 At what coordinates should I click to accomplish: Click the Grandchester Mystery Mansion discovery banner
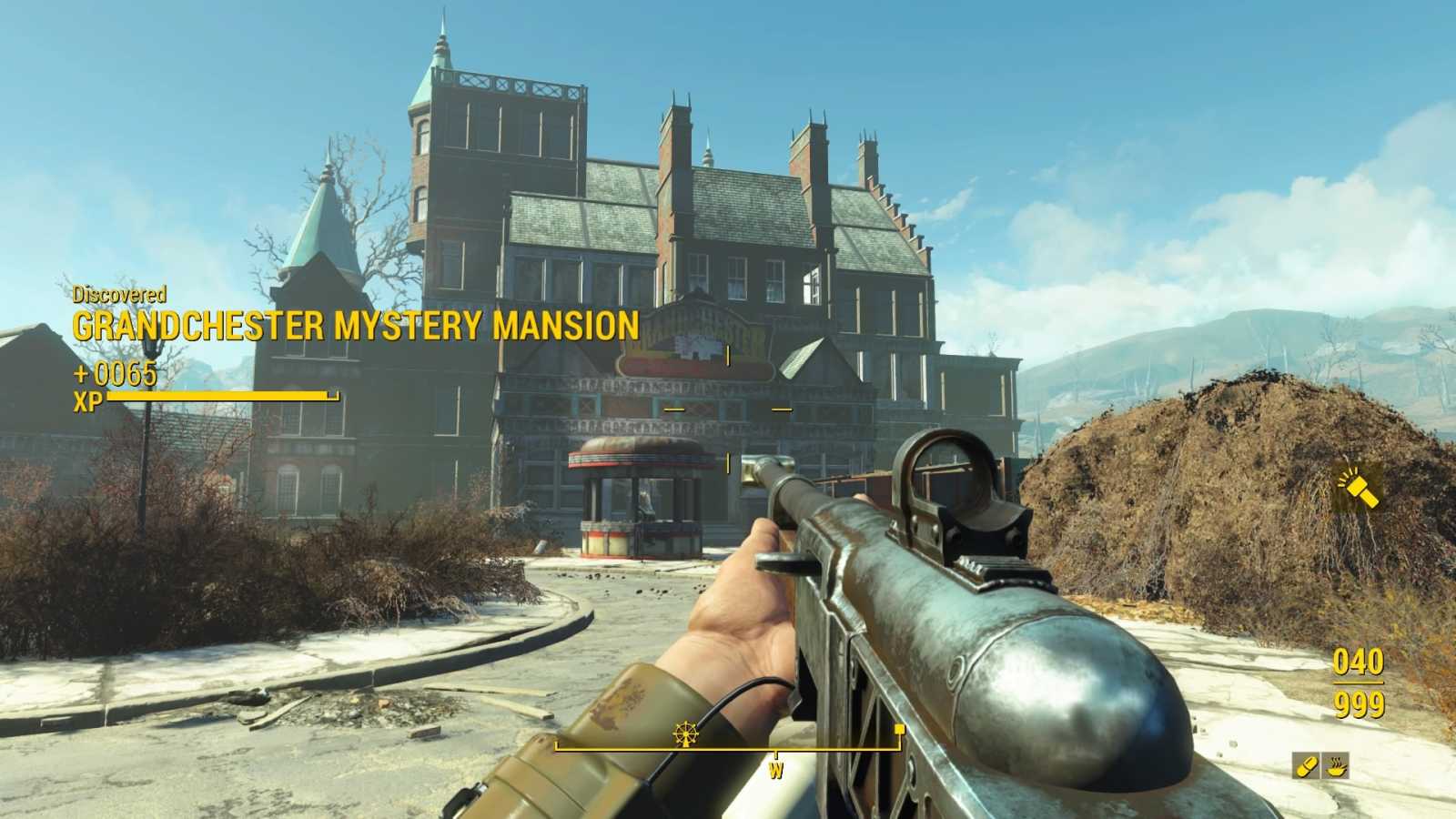[x=355, y=326]
